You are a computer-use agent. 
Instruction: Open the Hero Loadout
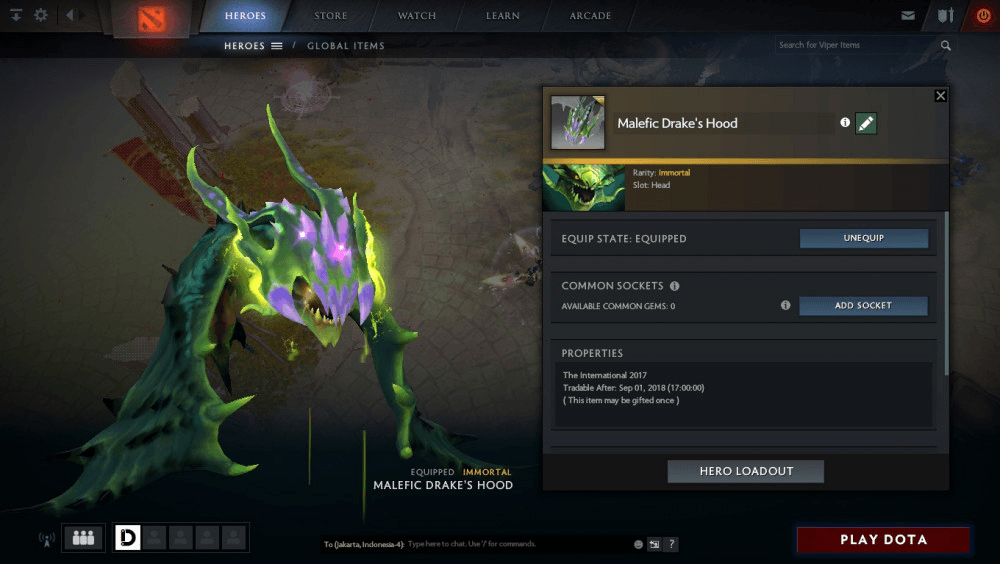pos(745,472)
